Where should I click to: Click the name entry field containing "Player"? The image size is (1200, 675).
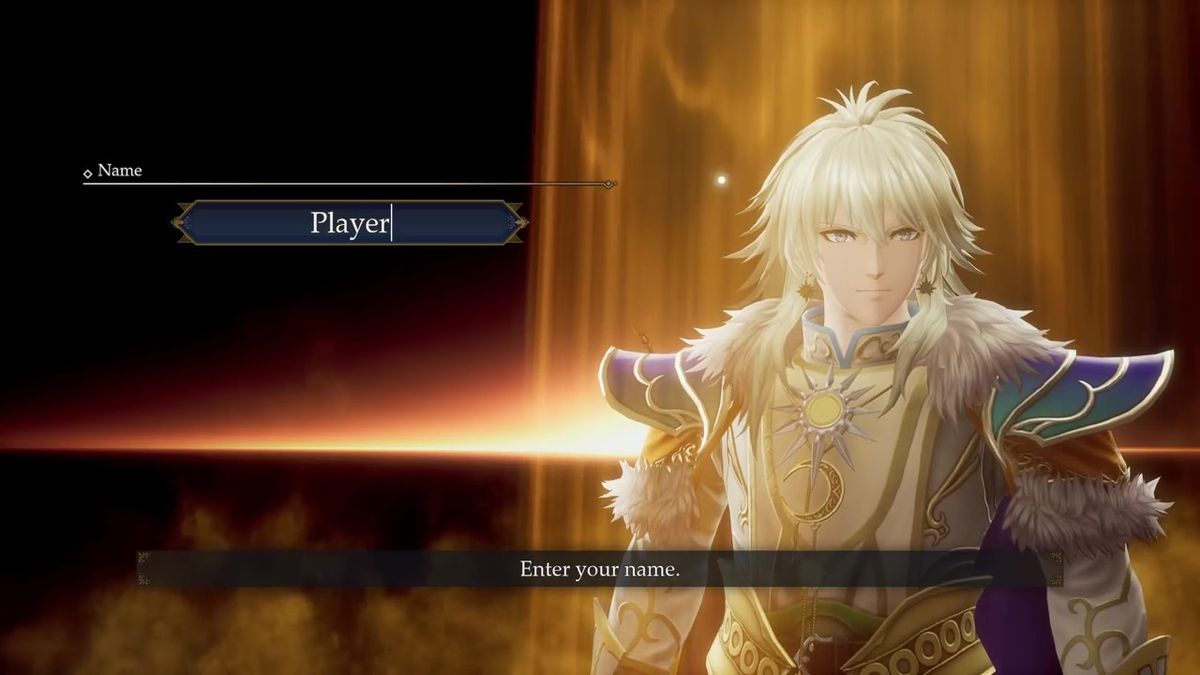(x=350, y=222)
